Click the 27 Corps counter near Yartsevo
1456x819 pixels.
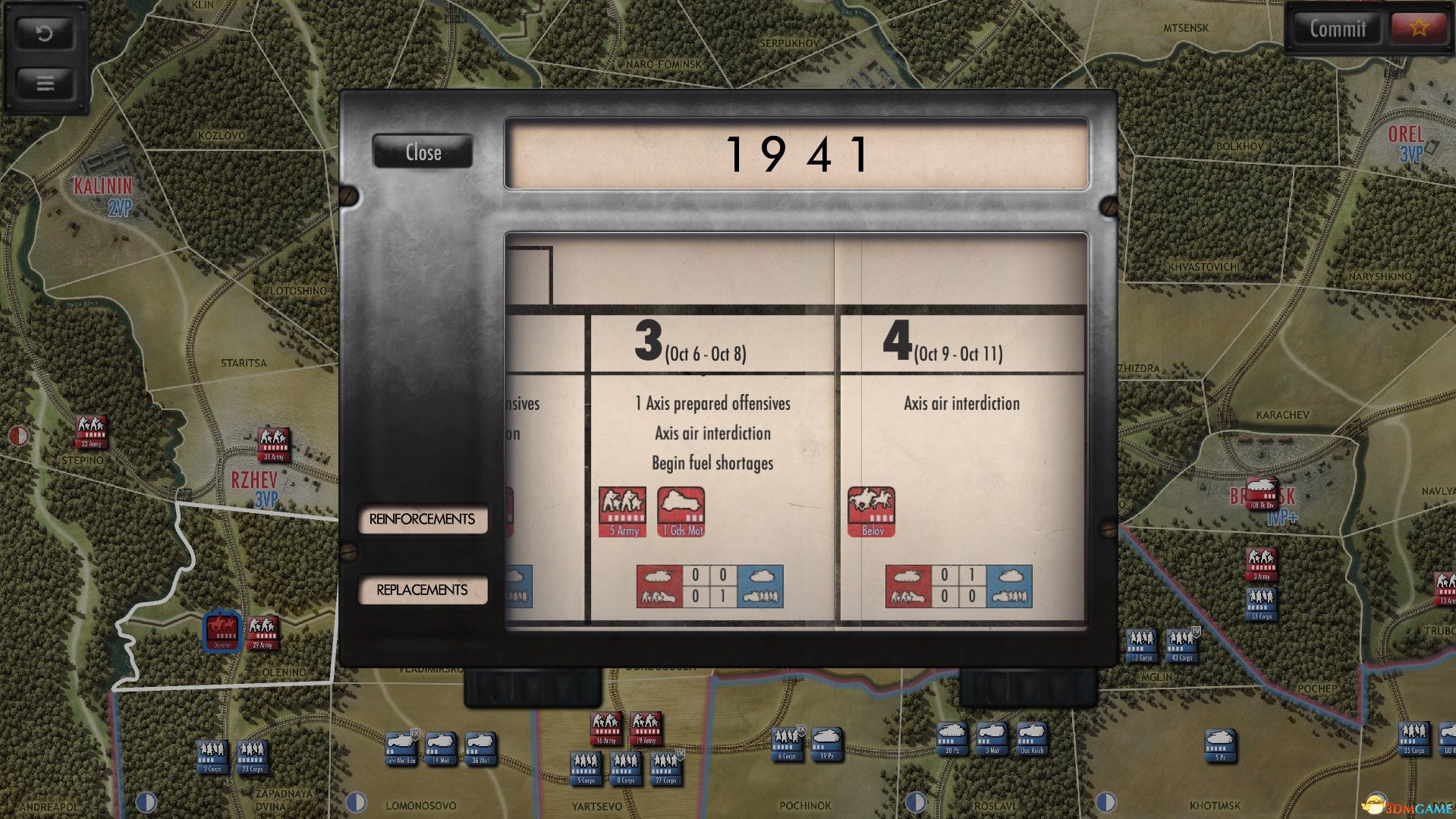tap(665, 769)
